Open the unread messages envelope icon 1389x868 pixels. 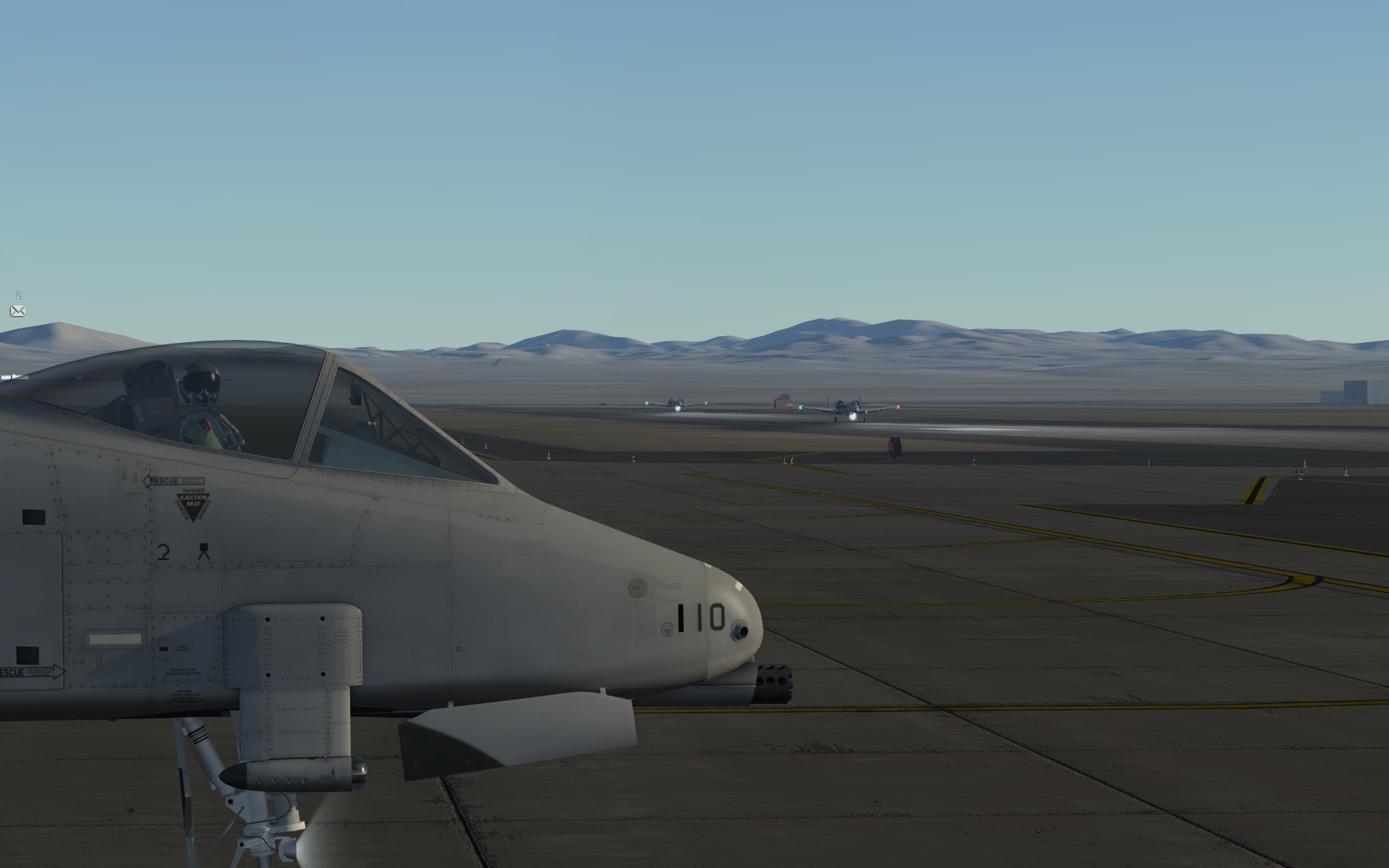pyautogui.click(x=18, y=311)
